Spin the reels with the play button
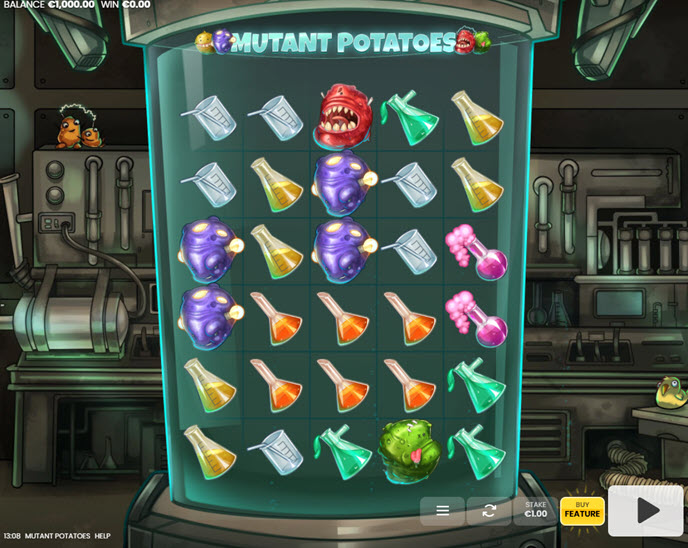The width and height of the screenshot is (688, 548). click(x=647, y=511)
